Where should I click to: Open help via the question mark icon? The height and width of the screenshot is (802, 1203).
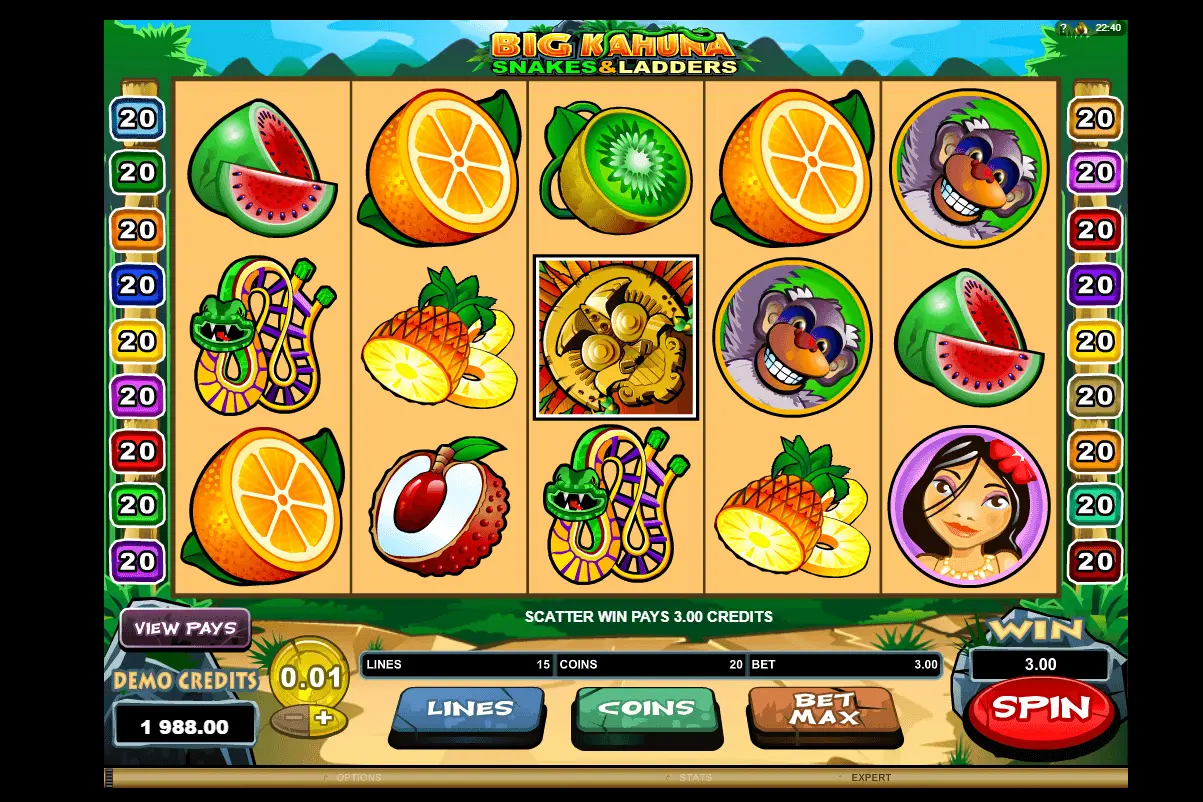(1063, 28)
